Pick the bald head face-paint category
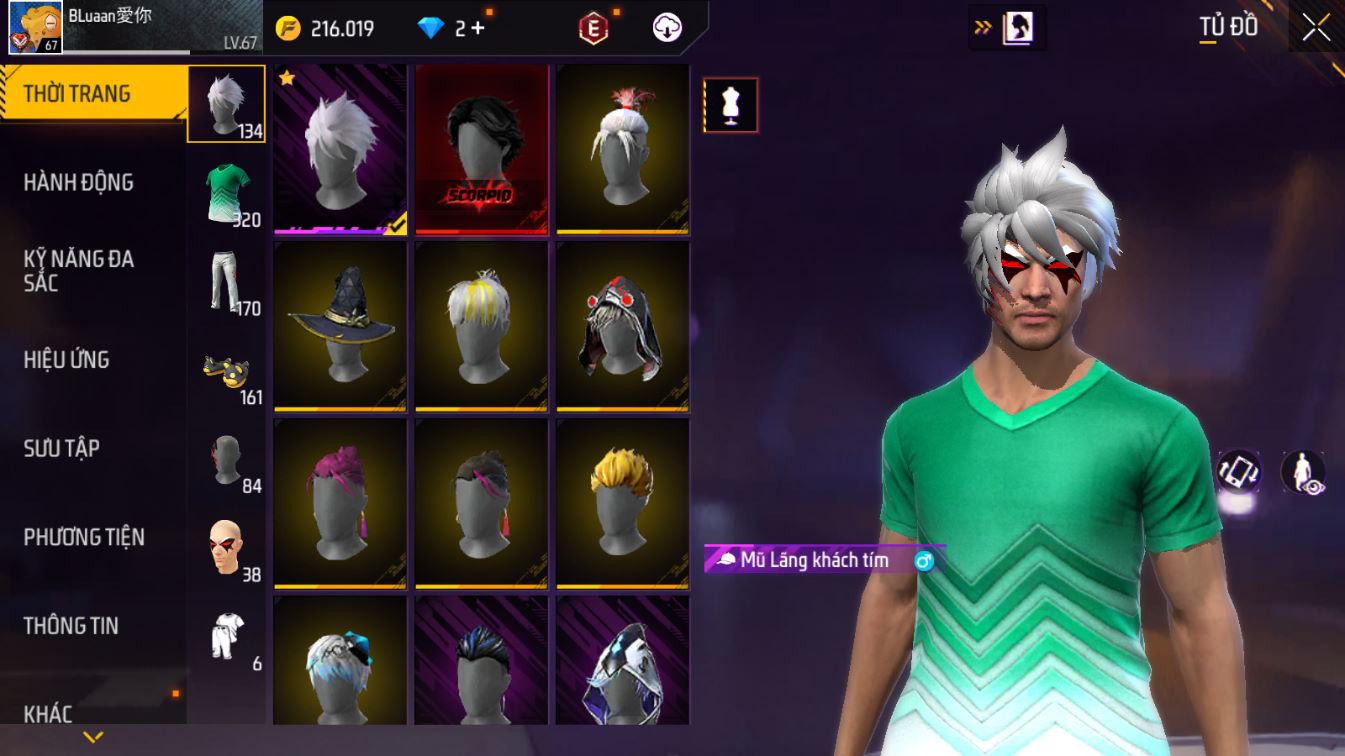Screen dimensions: 1345x756 (227, 546)
